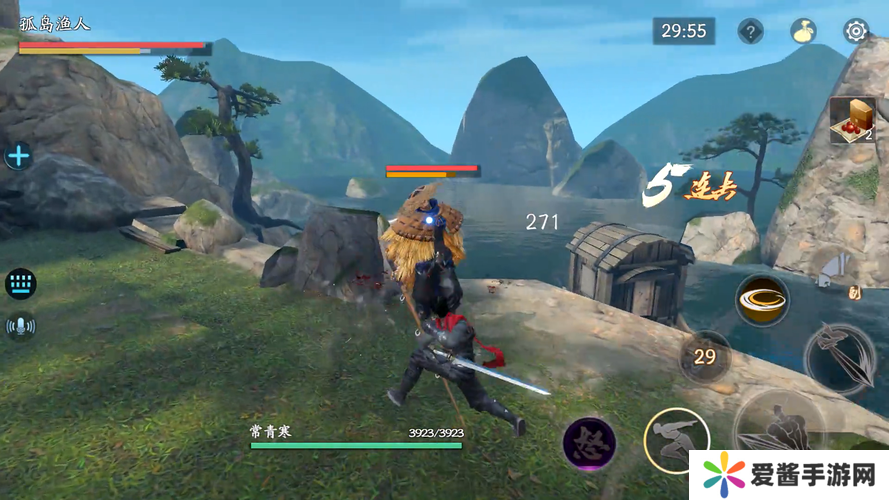Toggle the microphone voice chat
889x500 pixels.
point(20,326)
